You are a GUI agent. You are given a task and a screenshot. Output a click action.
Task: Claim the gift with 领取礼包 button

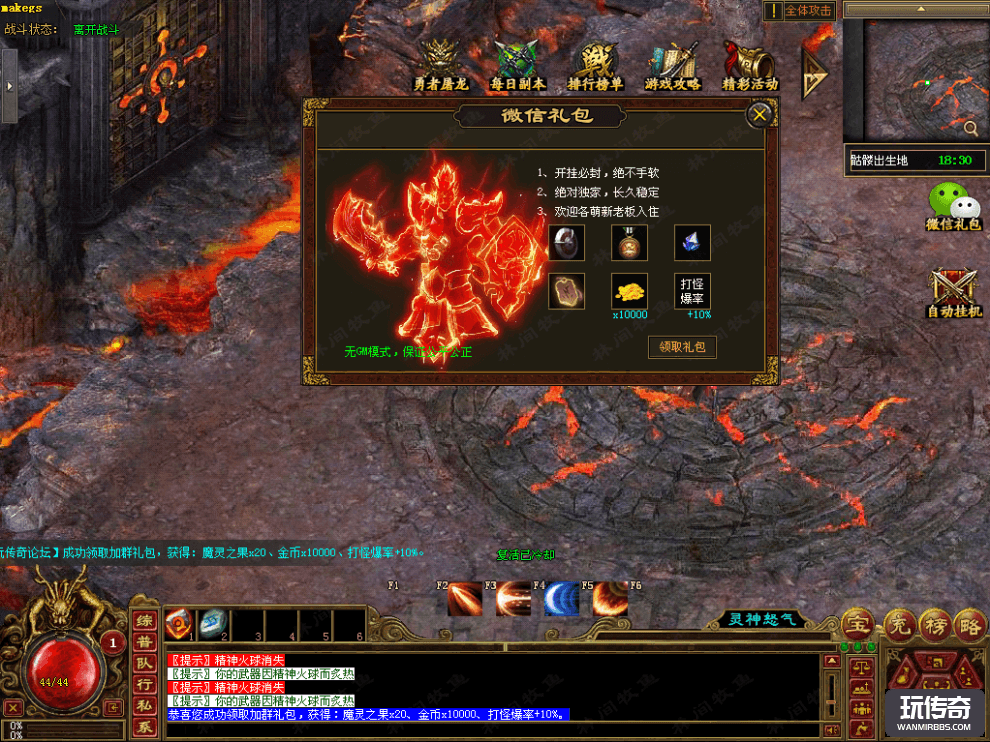click(x=682, y=347)
